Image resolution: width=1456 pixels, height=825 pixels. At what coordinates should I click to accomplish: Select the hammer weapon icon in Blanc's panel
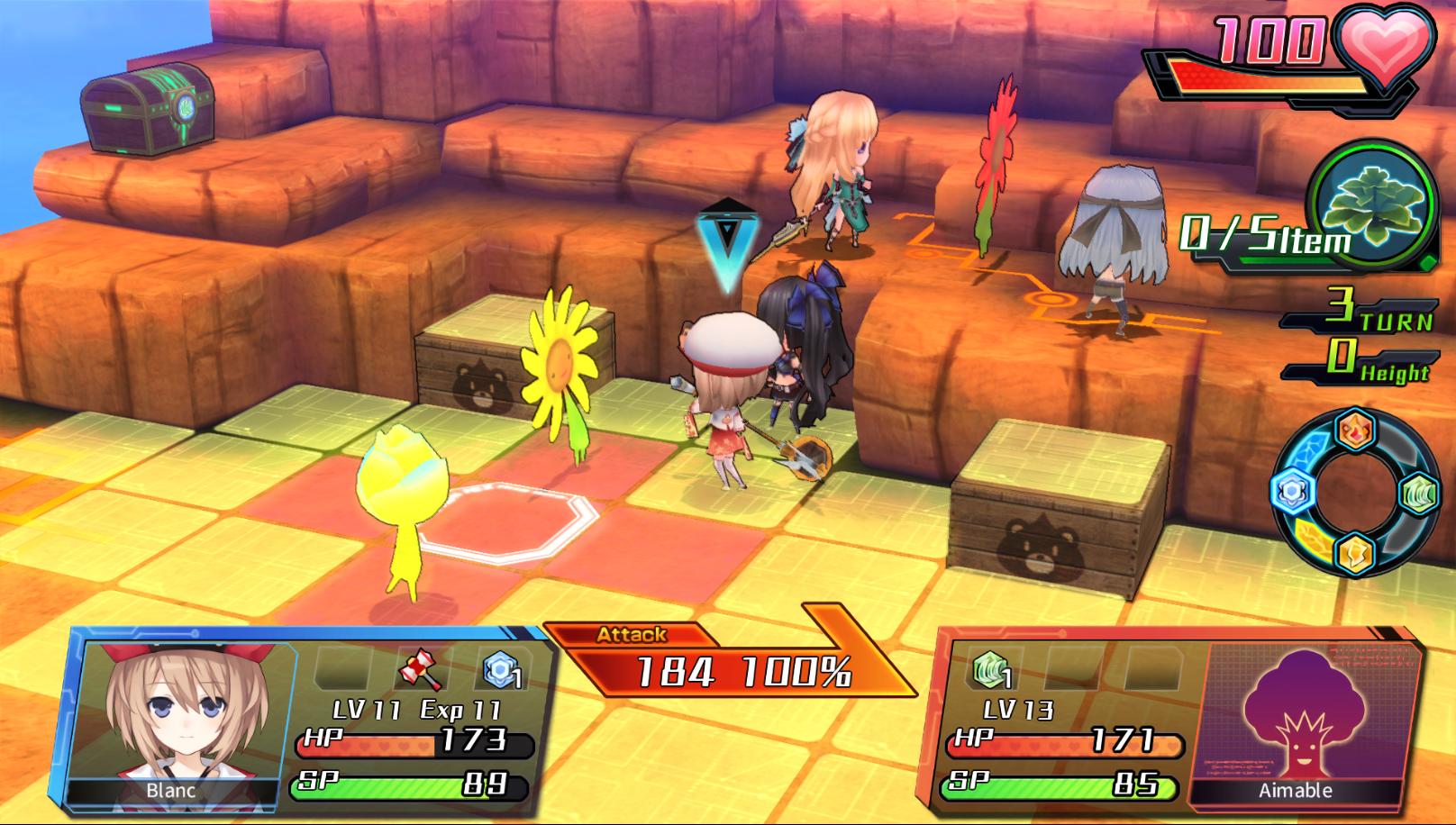421,672
